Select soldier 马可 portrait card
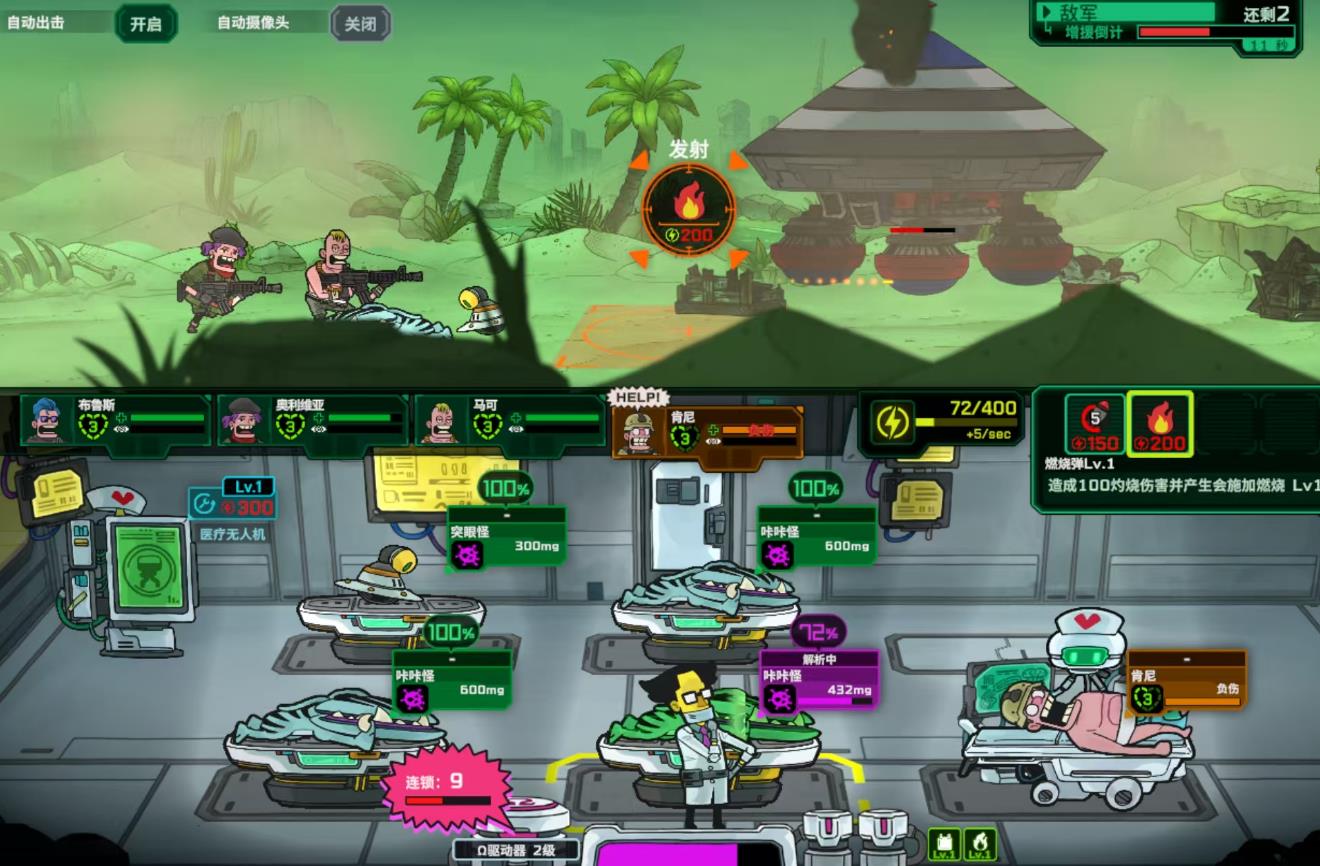Image resolution: width=1320 pixels, height=866 pixels. [x=509, y=420]
